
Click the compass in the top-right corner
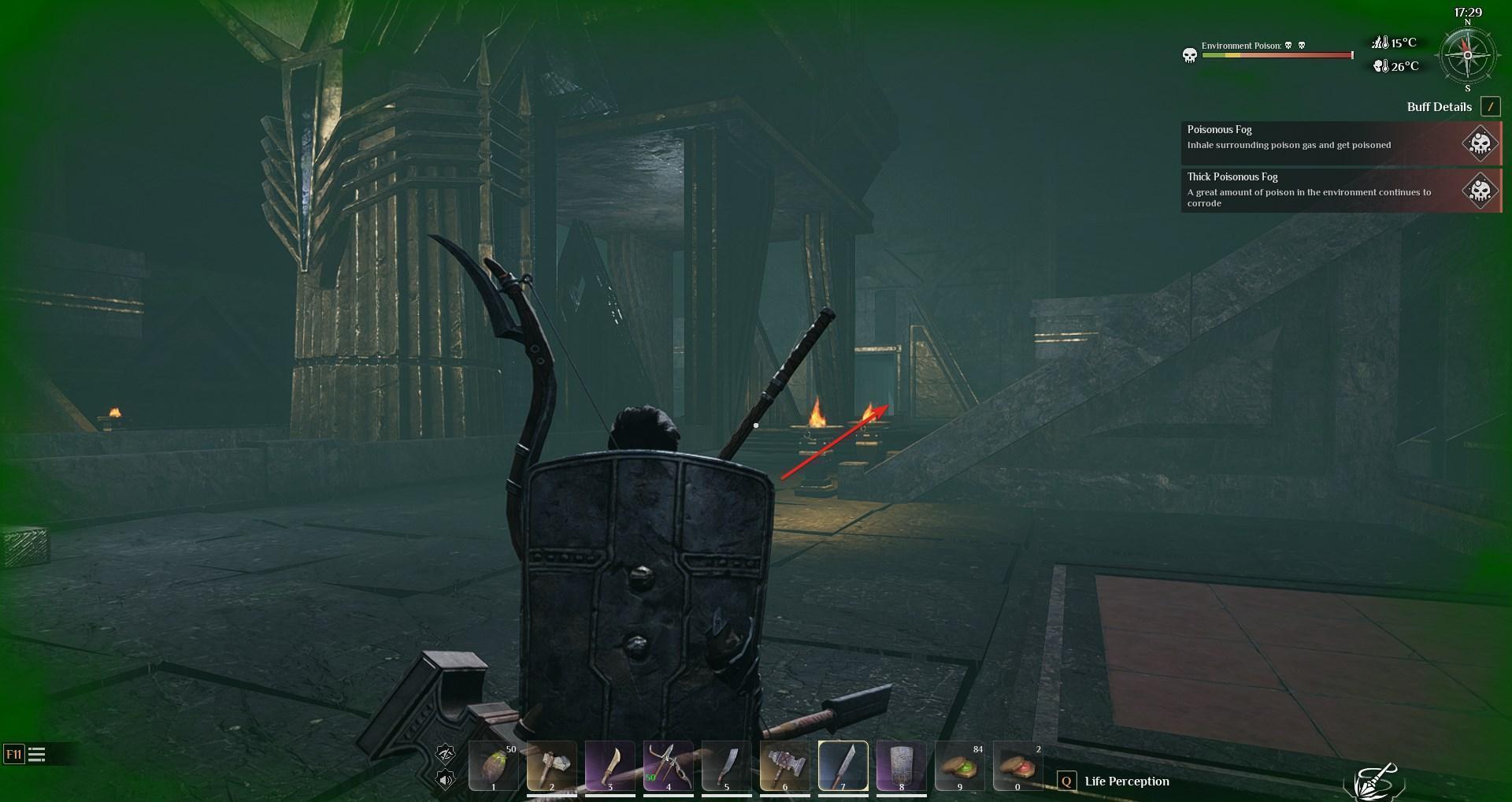coord(1467,55)
